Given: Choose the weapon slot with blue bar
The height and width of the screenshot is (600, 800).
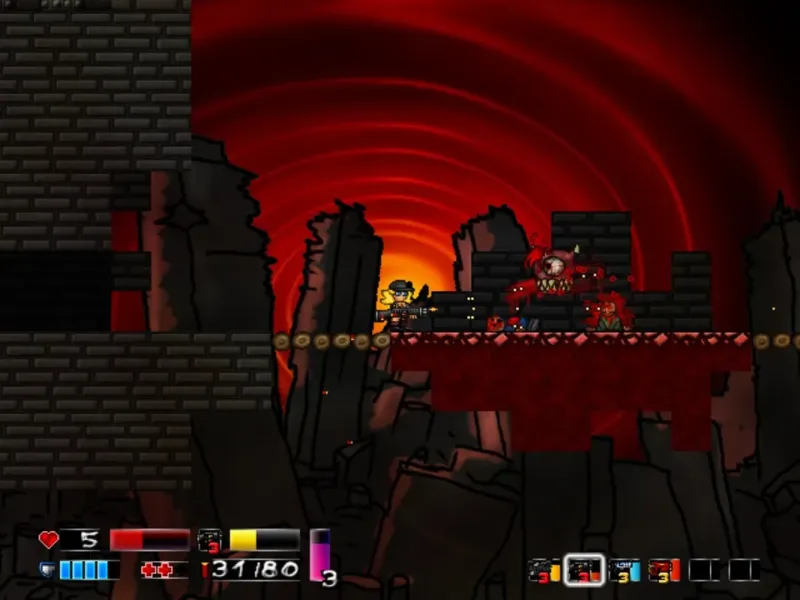Looking at the screenshot, I should click(624, 570).
